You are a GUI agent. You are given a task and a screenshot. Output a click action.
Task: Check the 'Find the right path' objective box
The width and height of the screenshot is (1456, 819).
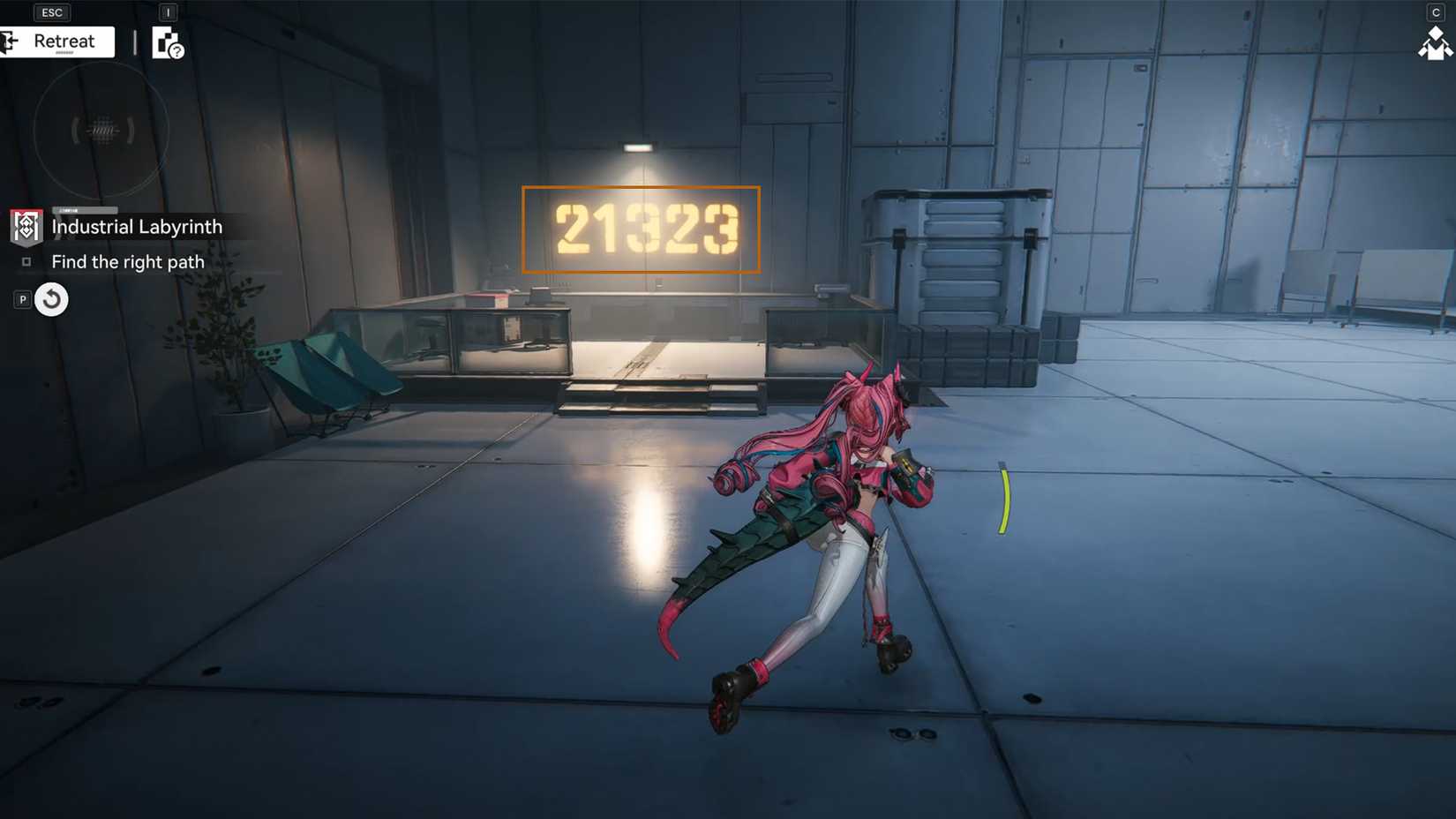26,261
